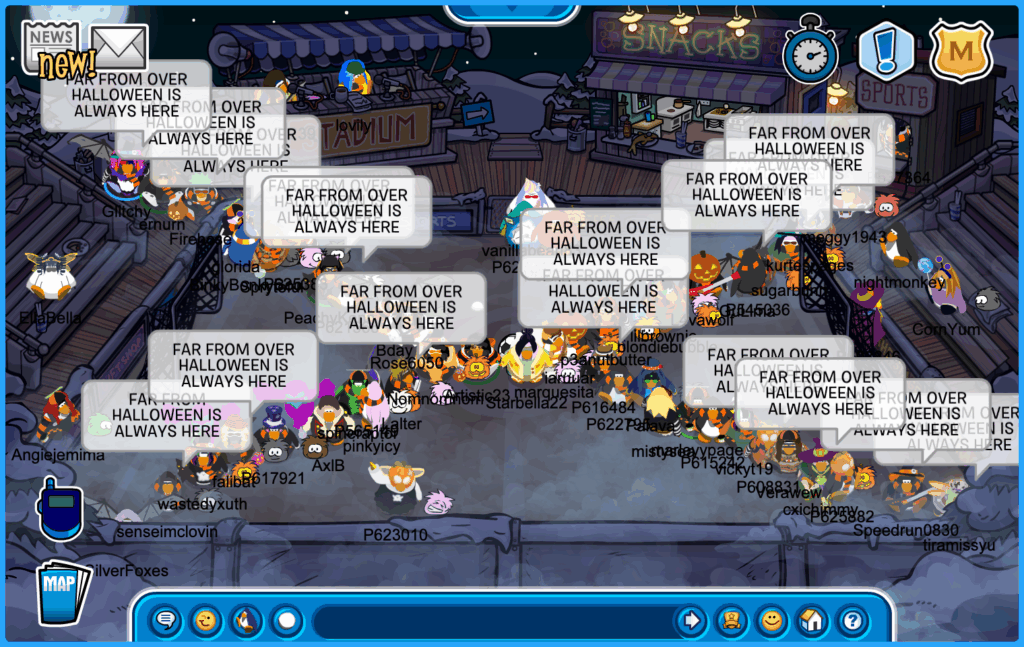The height and width of the screenshot is (647, 1024).
Task: Select the snowball throw button
Action: [287, 621]
